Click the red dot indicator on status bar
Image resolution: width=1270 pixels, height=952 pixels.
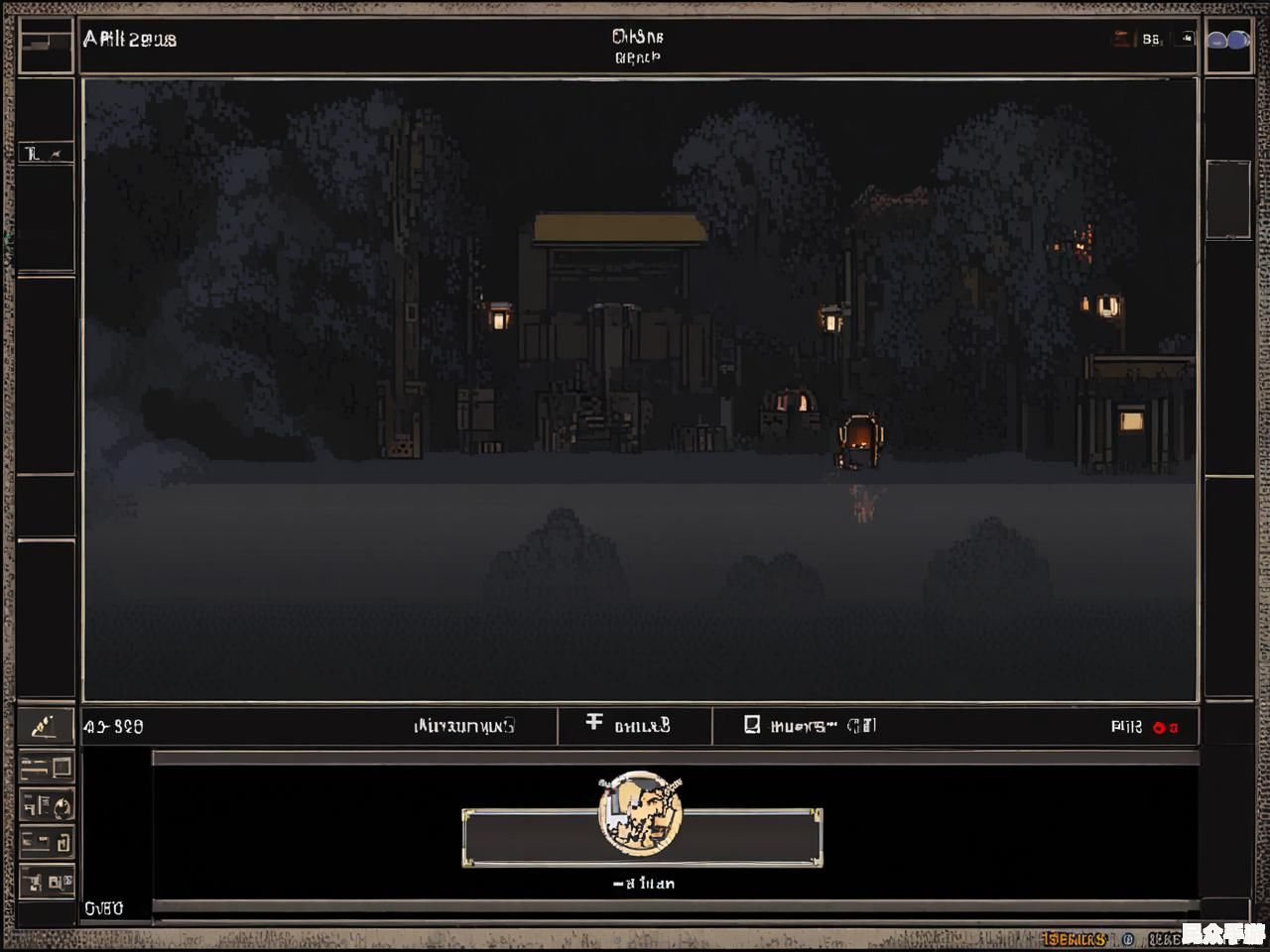coord(1159,727)
